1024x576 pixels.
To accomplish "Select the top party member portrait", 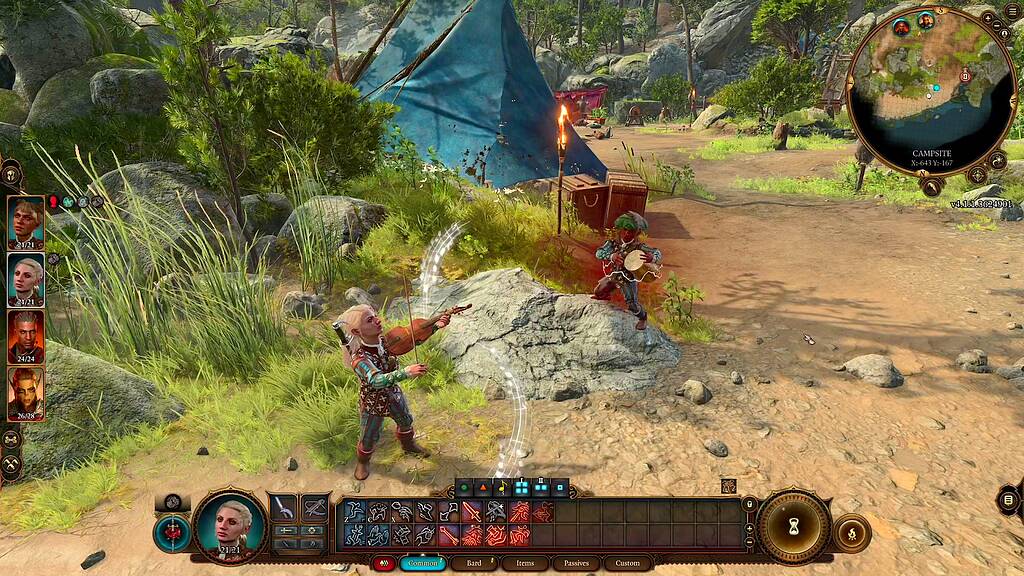I will click(x=25, y=222).
